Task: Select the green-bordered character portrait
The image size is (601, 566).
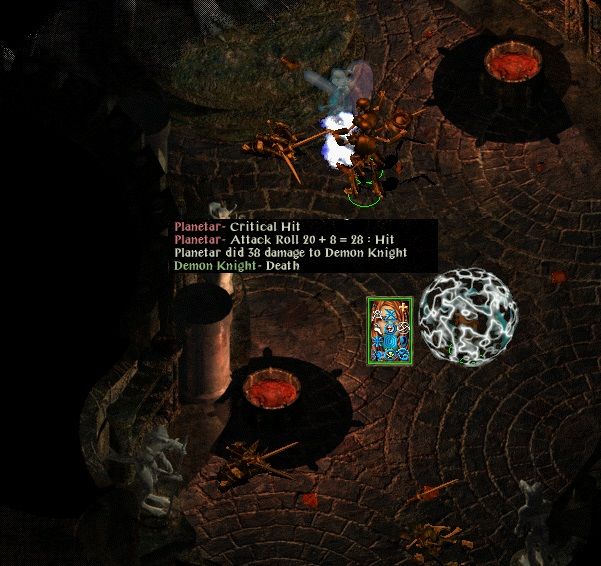Action: (390, 330)
